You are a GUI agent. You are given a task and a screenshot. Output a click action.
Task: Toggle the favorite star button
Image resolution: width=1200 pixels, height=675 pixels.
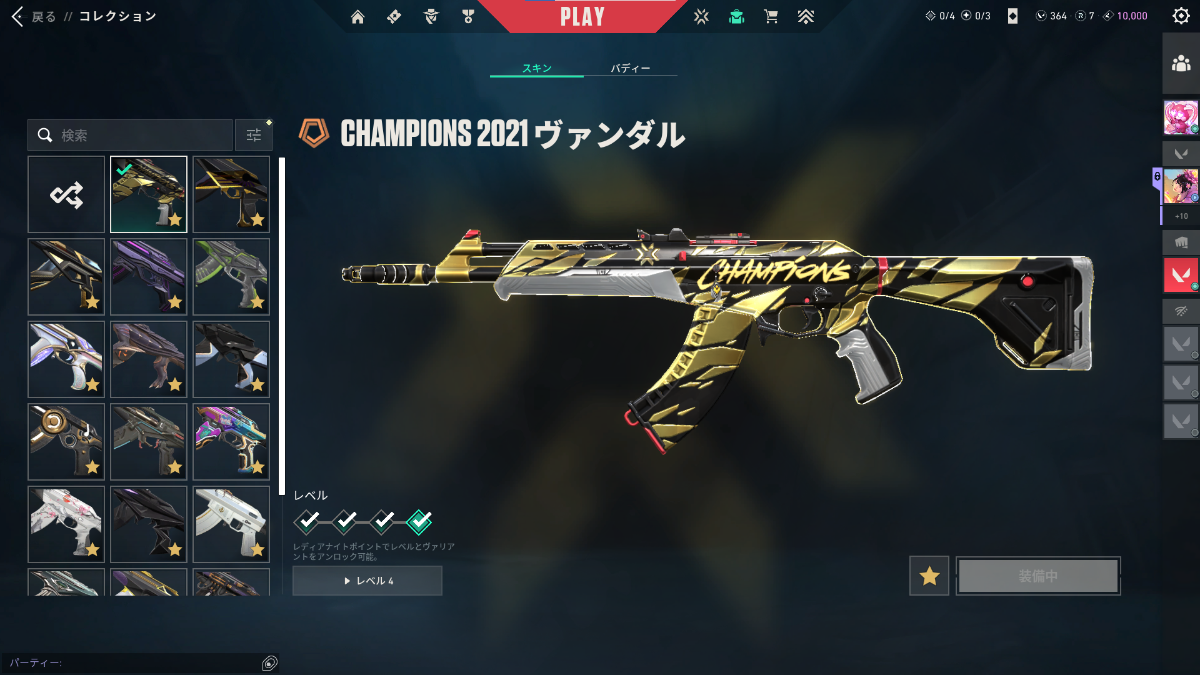(930, 576)
